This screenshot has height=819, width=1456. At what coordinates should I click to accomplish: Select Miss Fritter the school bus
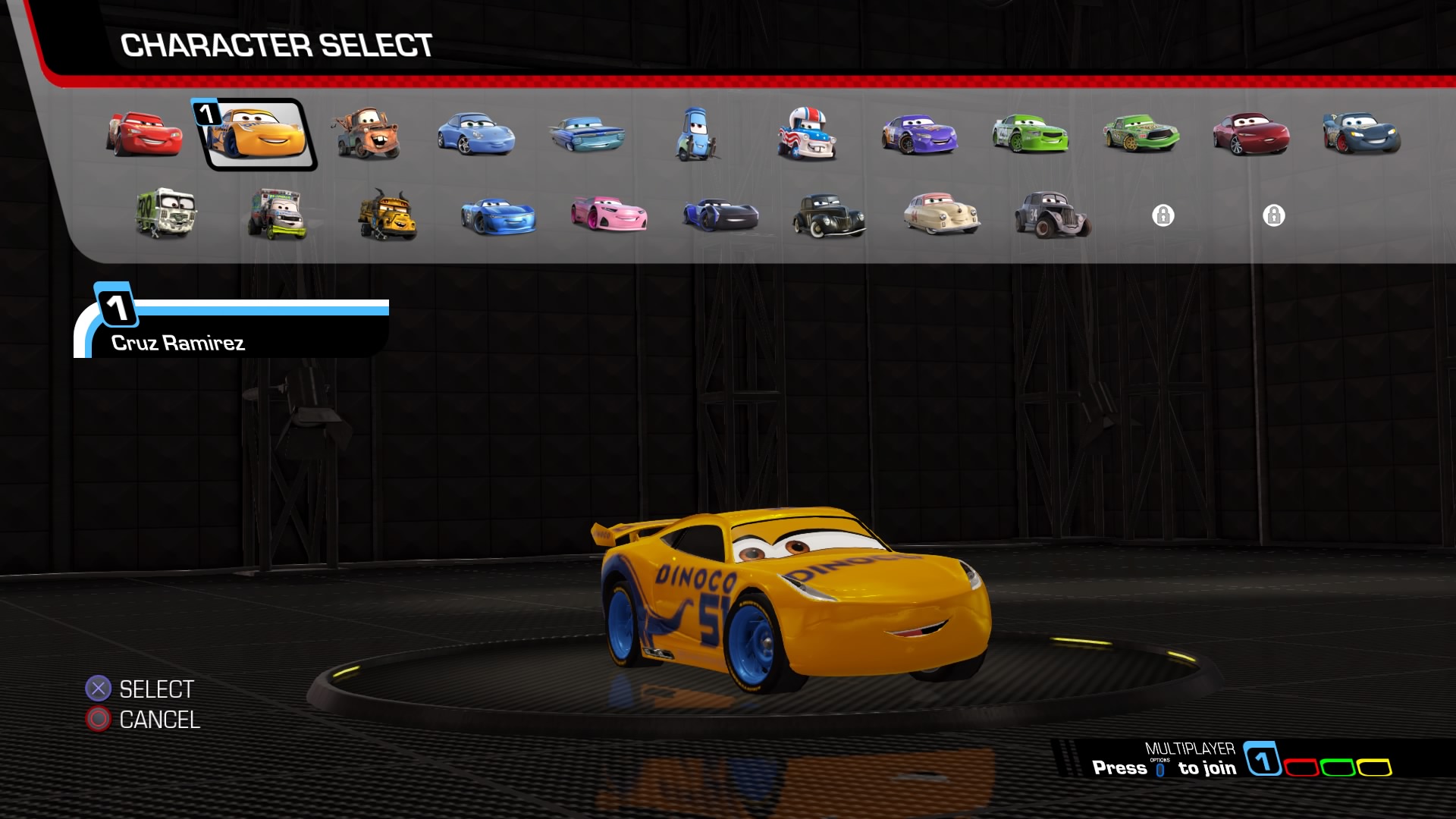click(x=388, y=215)
